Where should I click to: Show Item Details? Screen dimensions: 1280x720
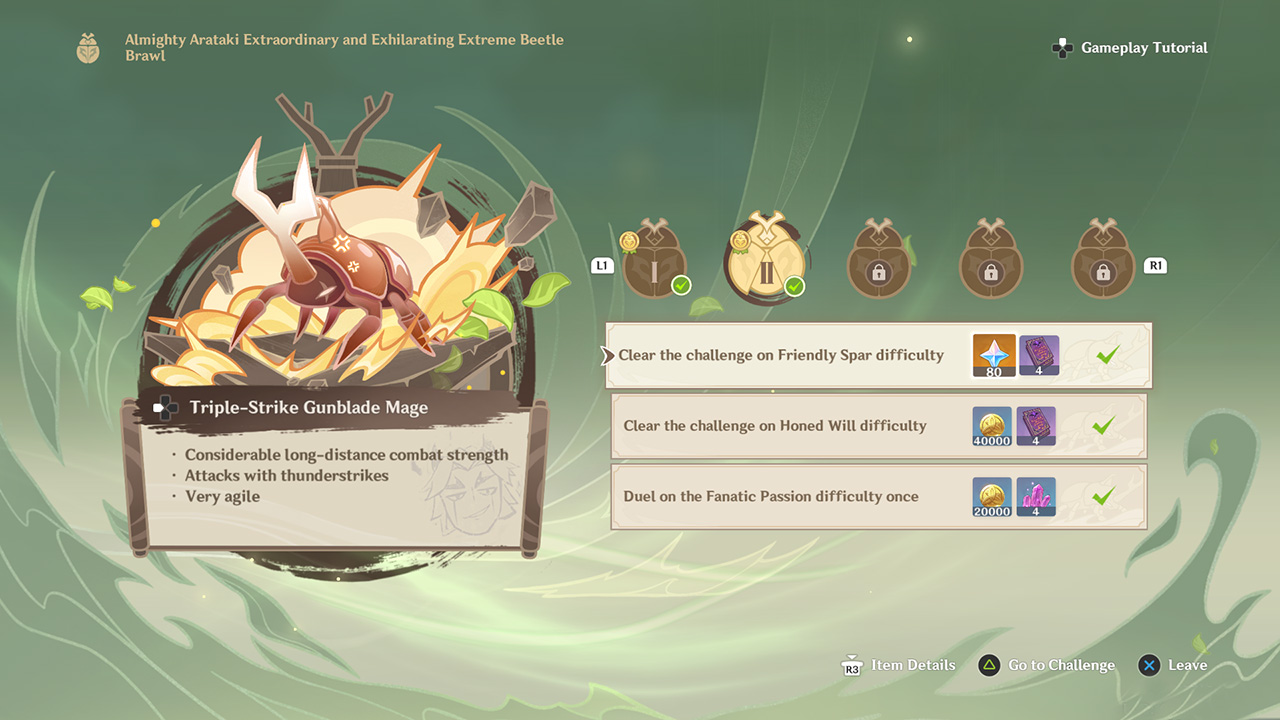(x=898, y=665)
